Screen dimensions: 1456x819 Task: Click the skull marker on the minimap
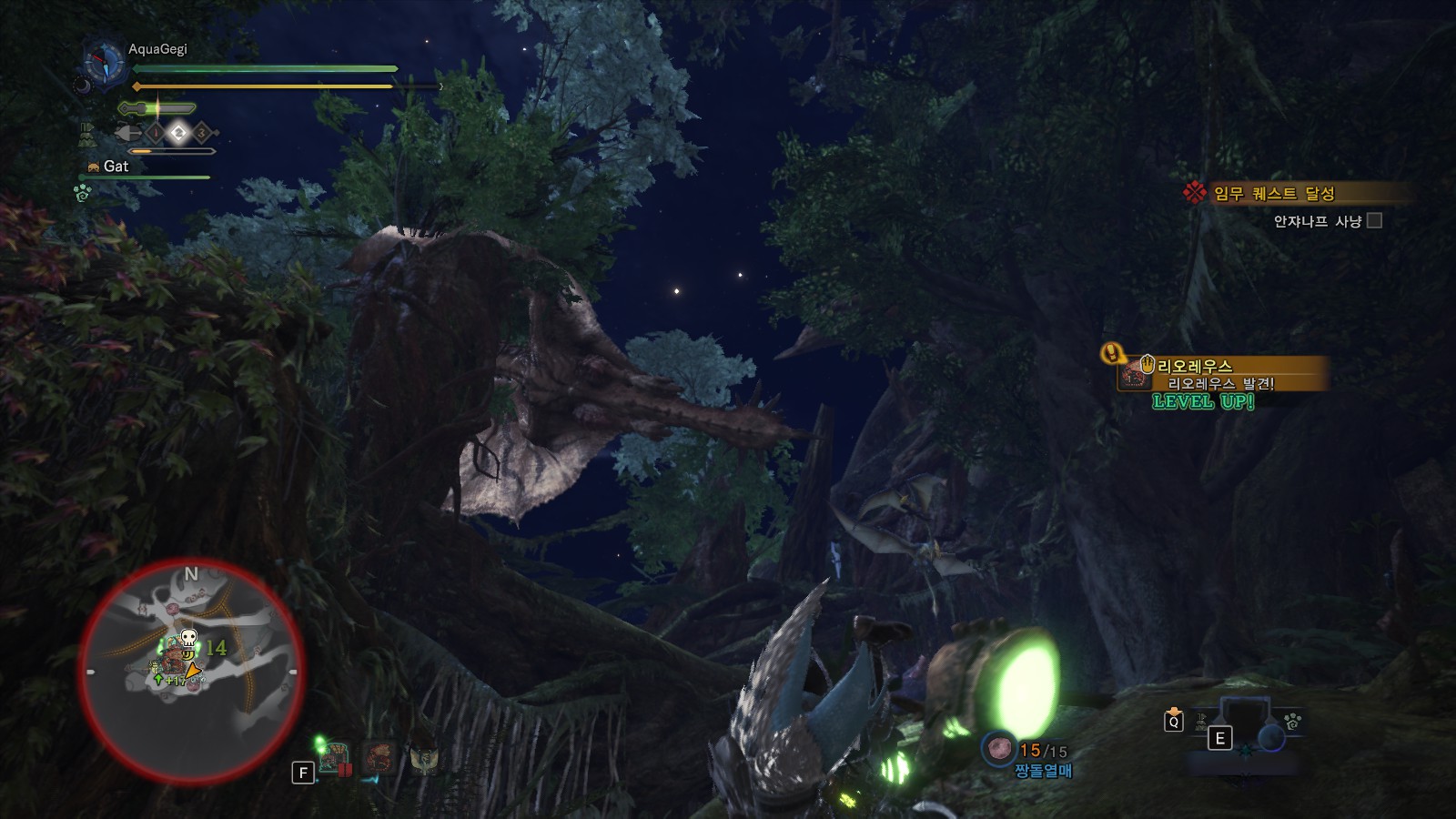pos(188,637)
